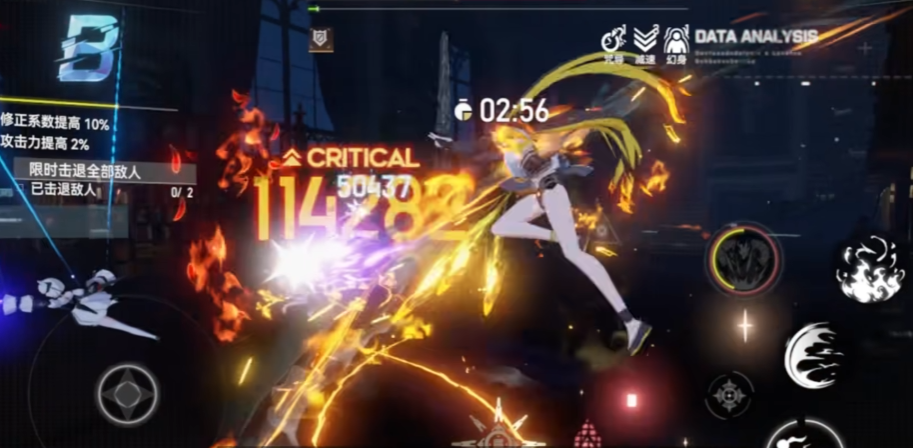Open the Data Analysis panel
The width and height of the screenshot is (913, 448).
coord(756,36)
